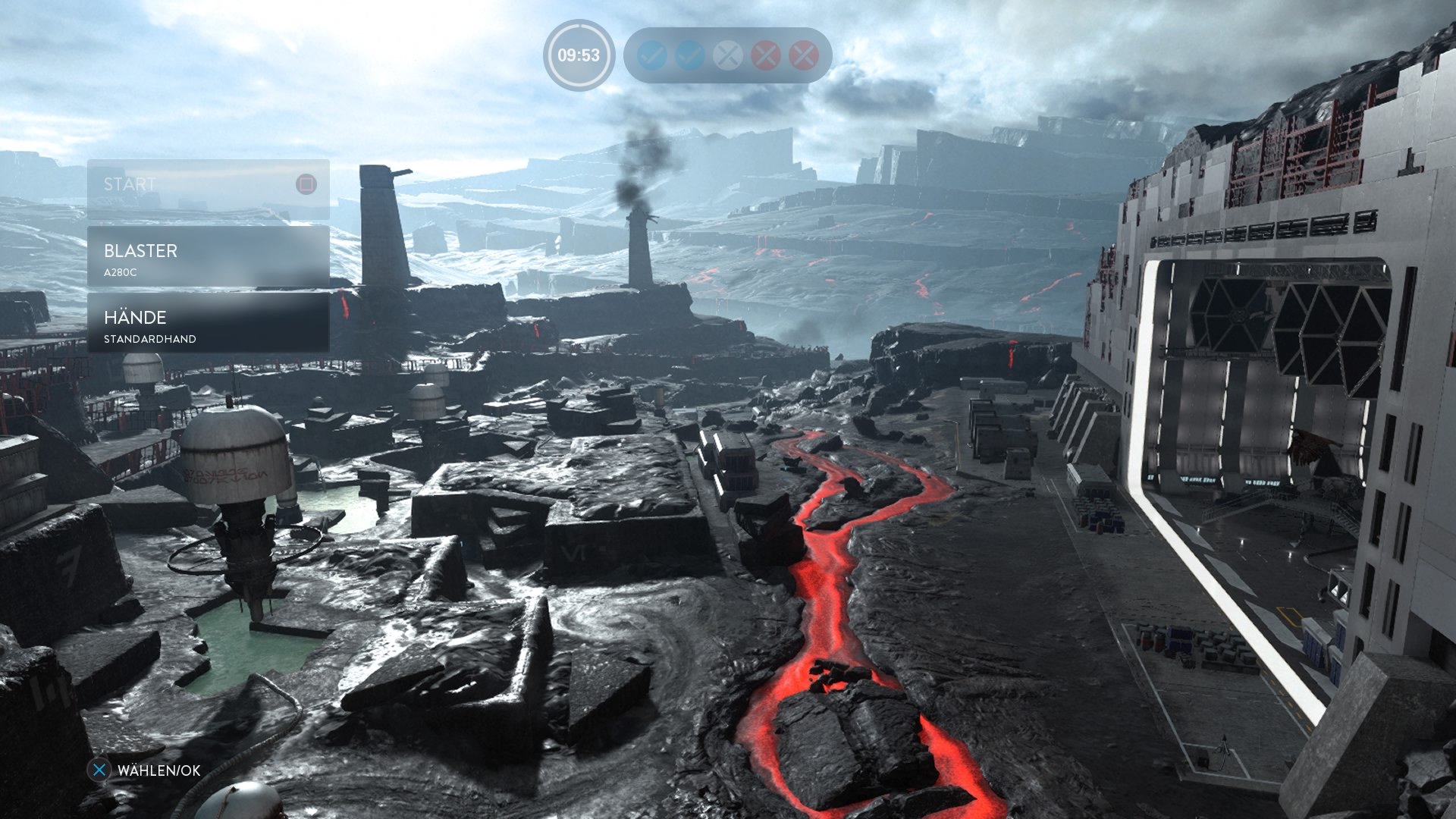This screenshot has width=1456, height=819.
Task: Toggle the first red X ready marker
Action: (764, 55)
